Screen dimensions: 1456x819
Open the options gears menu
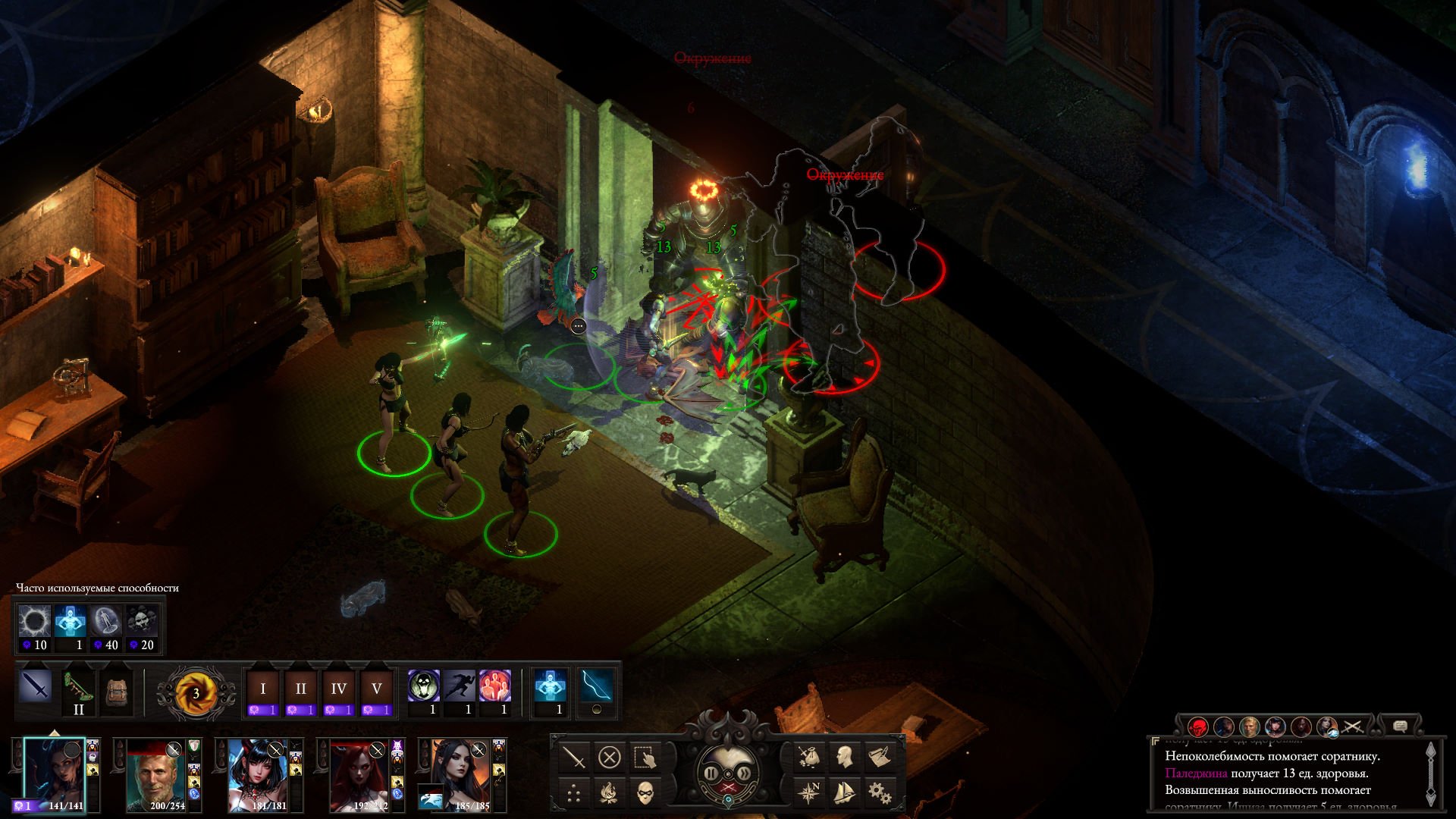879,792
